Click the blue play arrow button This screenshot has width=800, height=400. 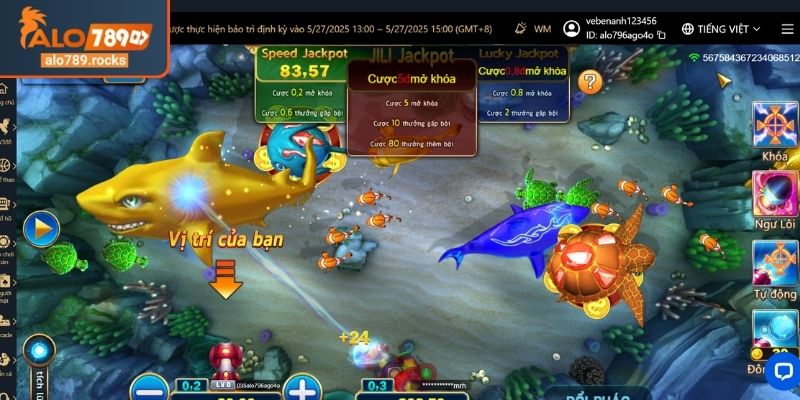[x=41, y=229]
